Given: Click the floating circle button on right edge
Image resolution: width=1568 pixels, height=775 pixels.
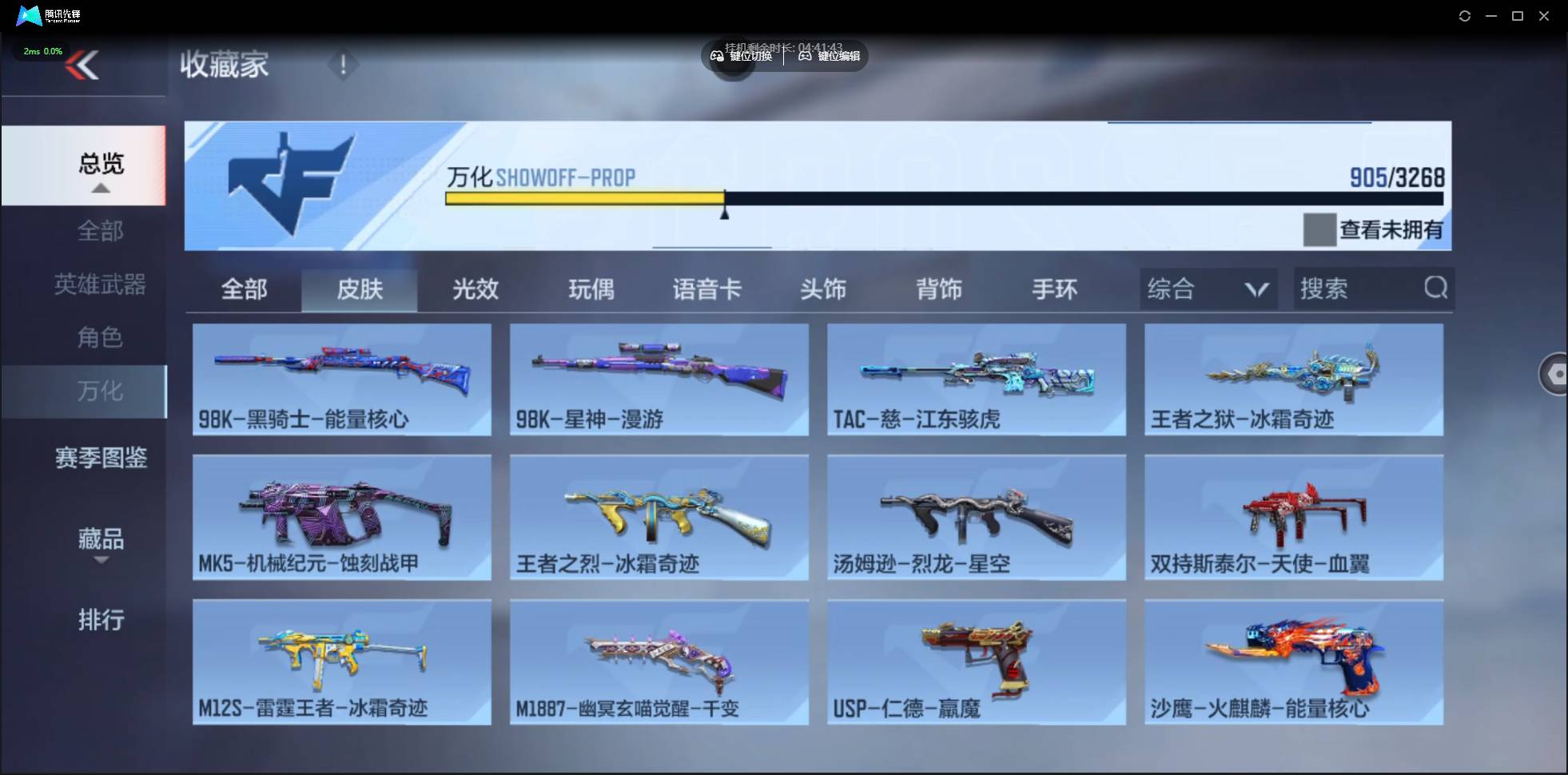Looking at the screenshot, I should click(1555, 374).
